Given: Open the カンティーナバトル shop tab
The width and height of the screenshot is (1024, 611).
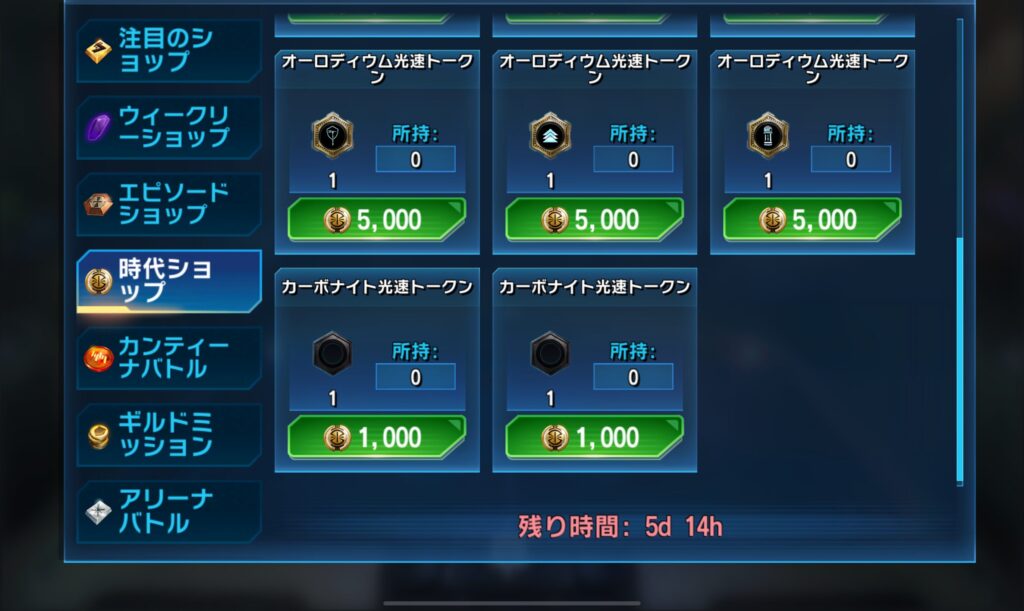Looking at the screenshot, I should [x=168, y=358].
